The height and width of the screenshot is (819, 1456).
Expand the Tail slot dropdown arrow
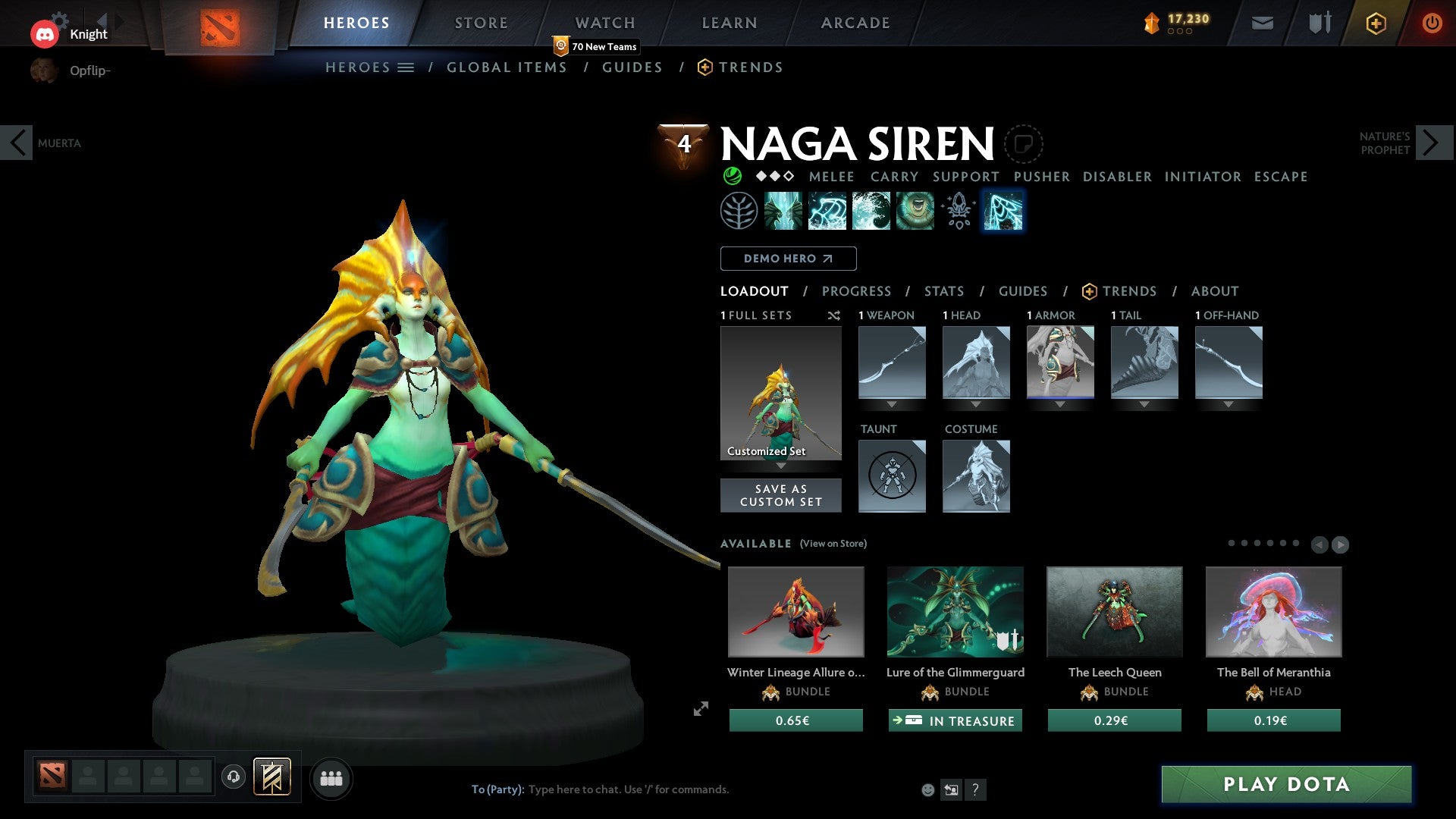(1144, 404)
